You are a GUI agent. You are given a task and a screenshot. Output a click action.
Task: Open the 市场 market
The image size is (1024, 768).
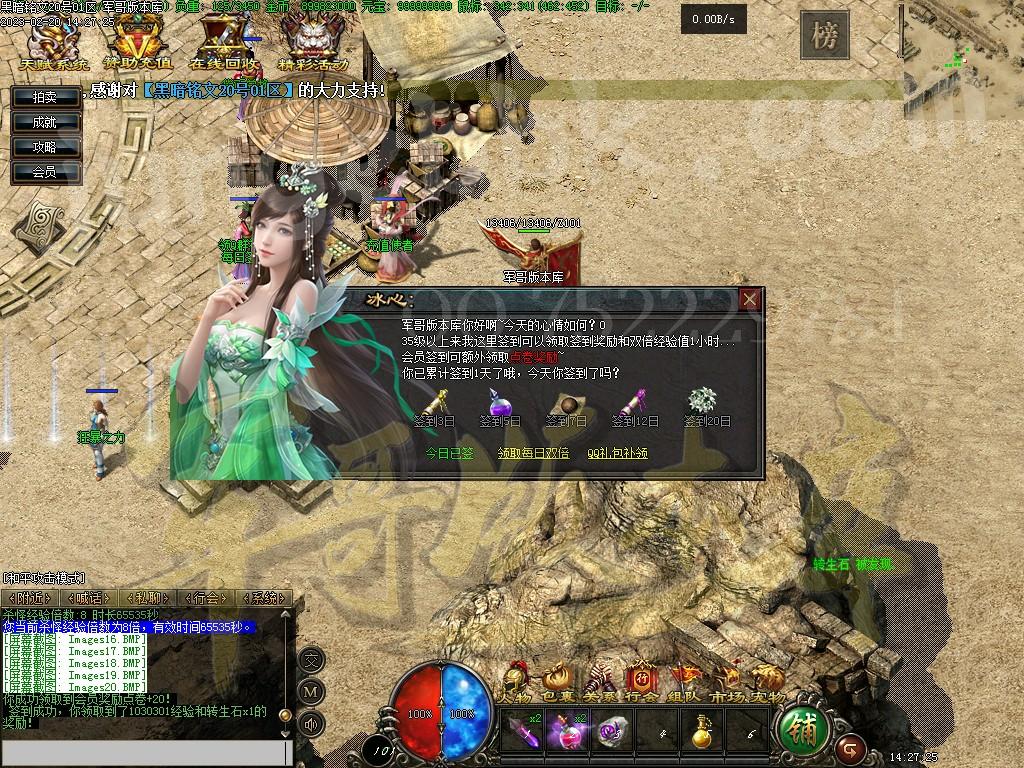click(726, 681)
